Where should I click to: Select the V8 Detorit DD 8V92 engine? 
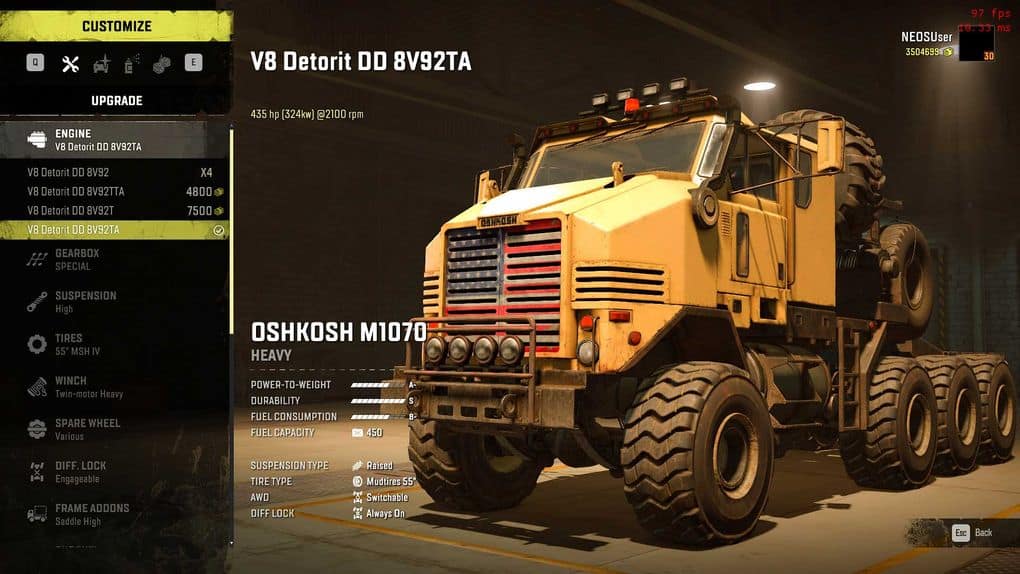pos(114,172)
